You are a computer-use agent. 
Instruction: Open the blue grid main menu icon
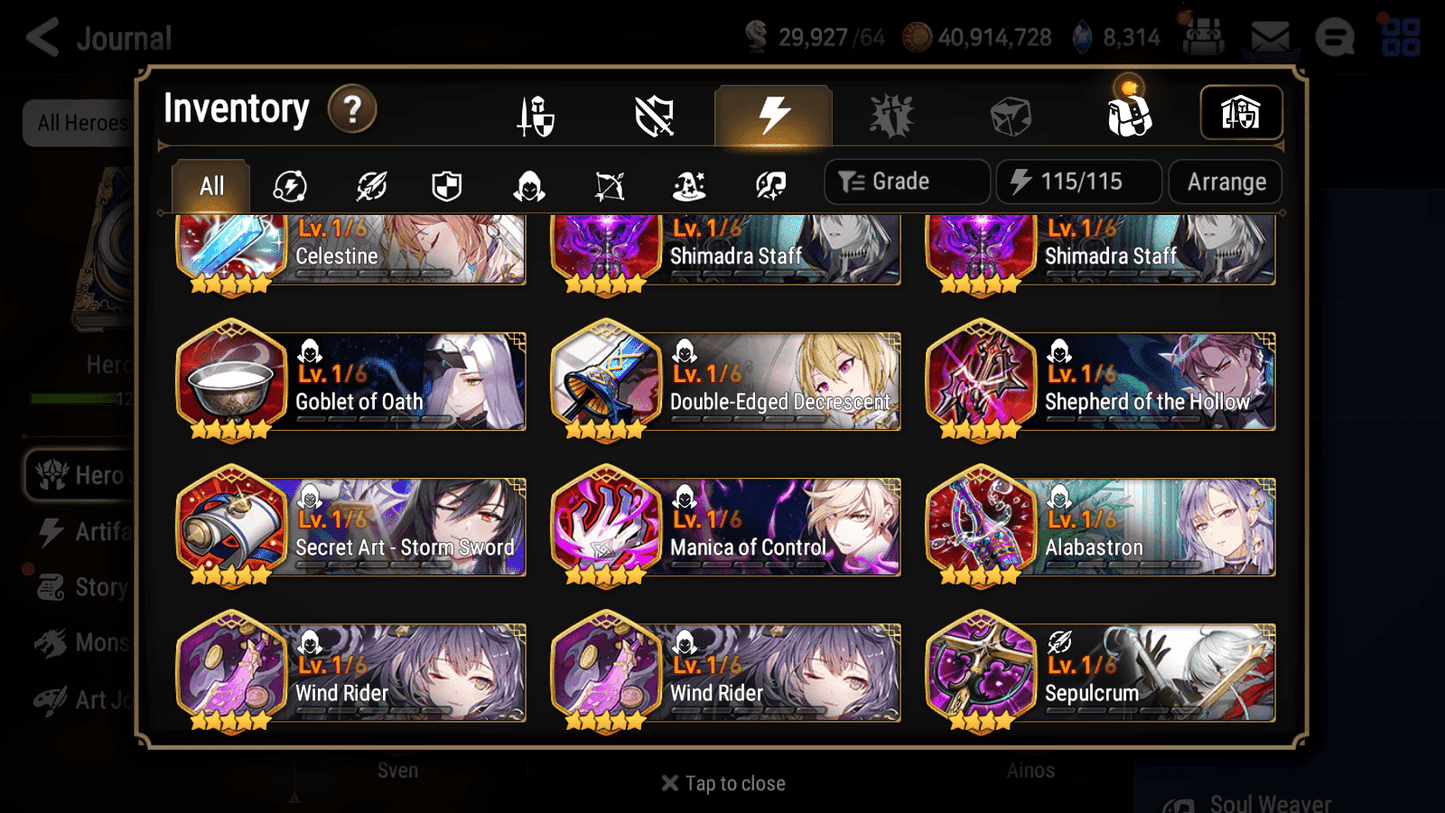1399,36
